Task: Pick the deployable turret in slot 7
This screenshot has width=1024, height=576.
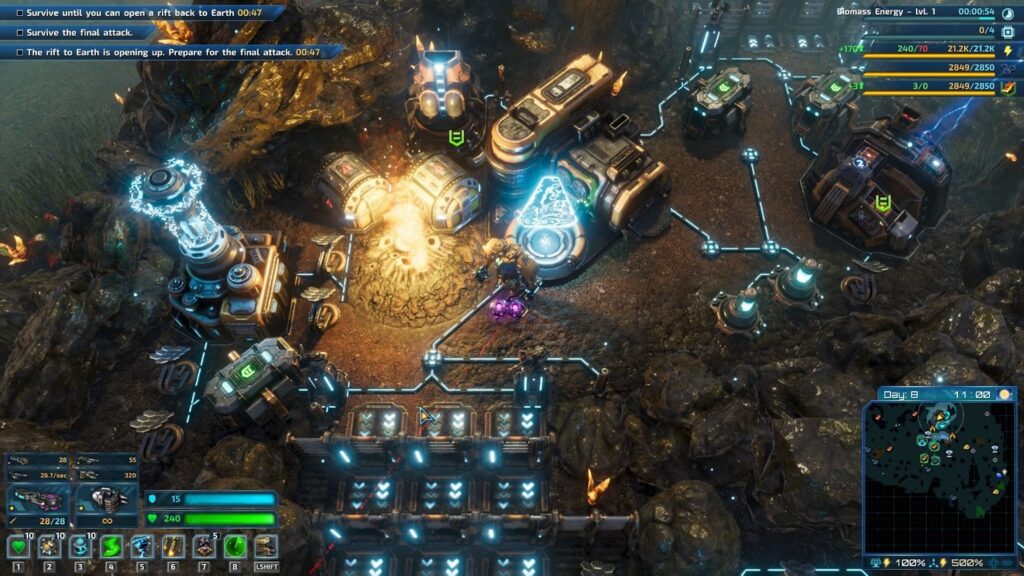Action: (204, 546)
